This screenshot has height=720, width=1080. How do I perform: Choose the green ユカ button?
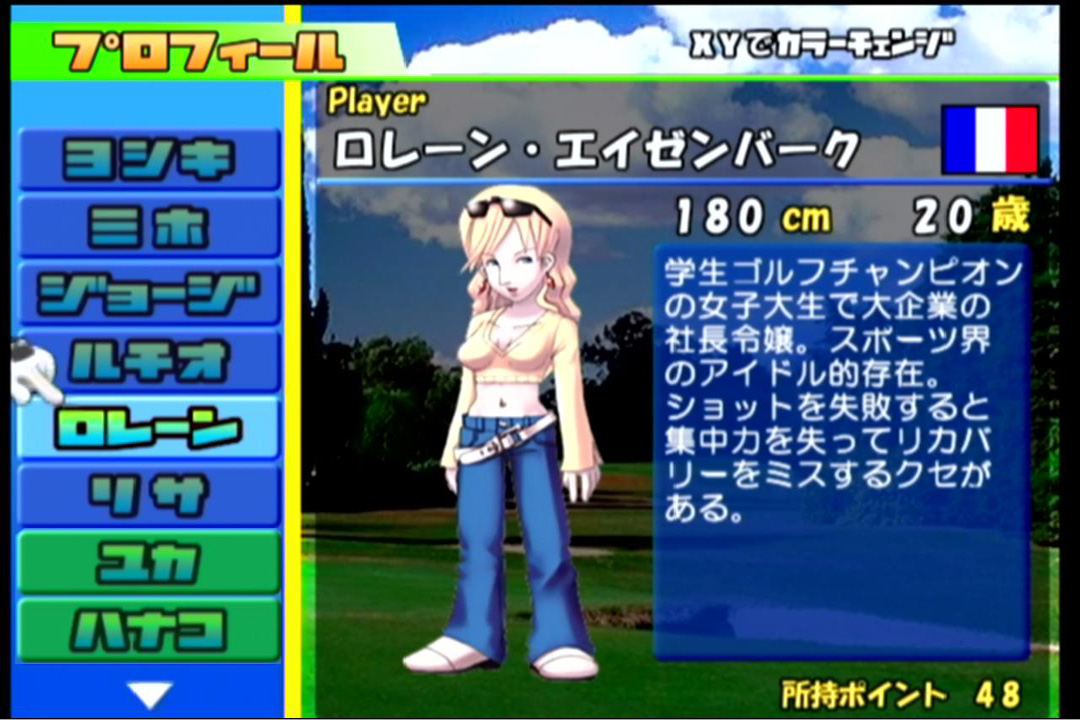click(150, 562)
